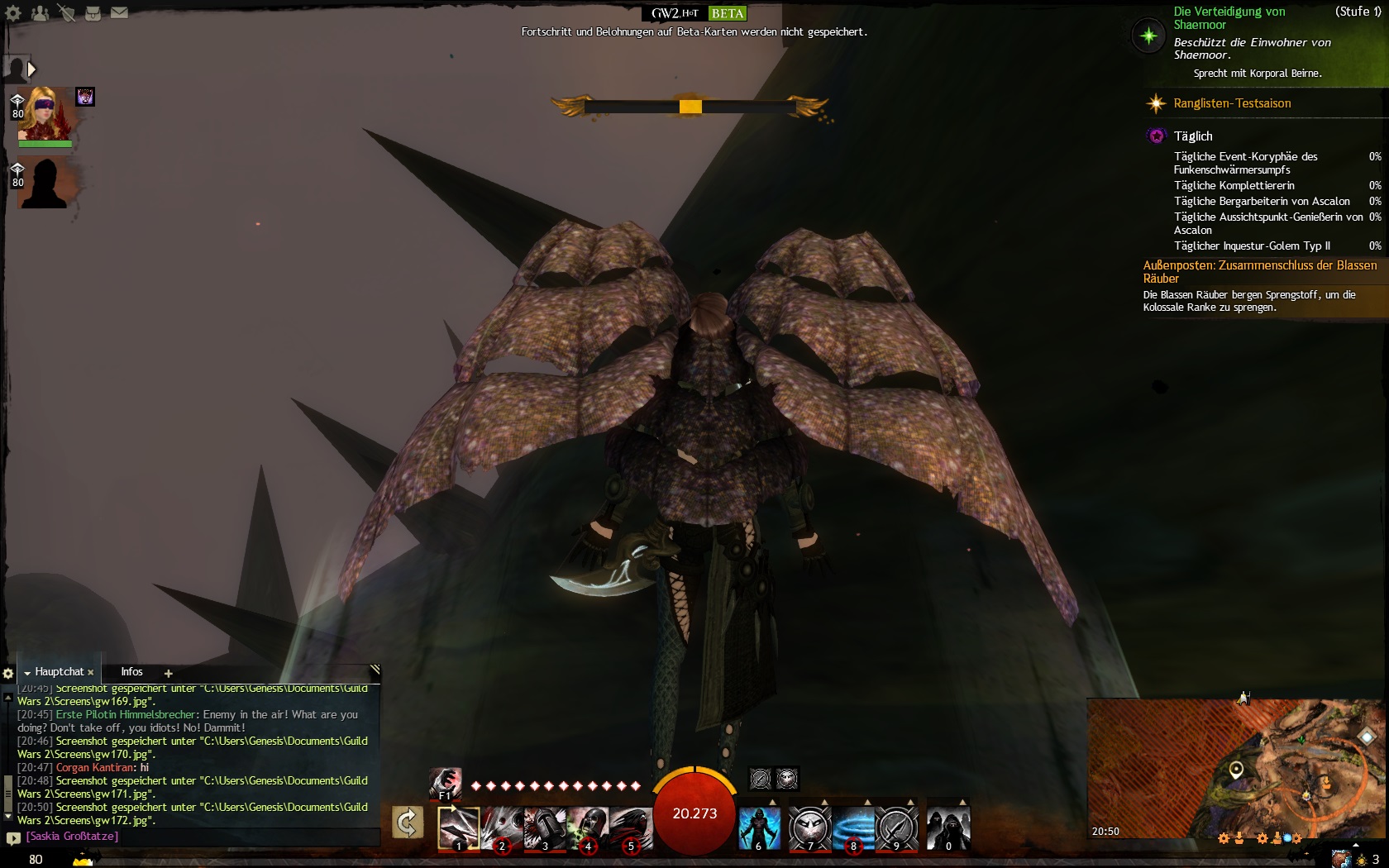
Task: Swap weapons with the curved arrow button
Action: (x=408, y=823)
